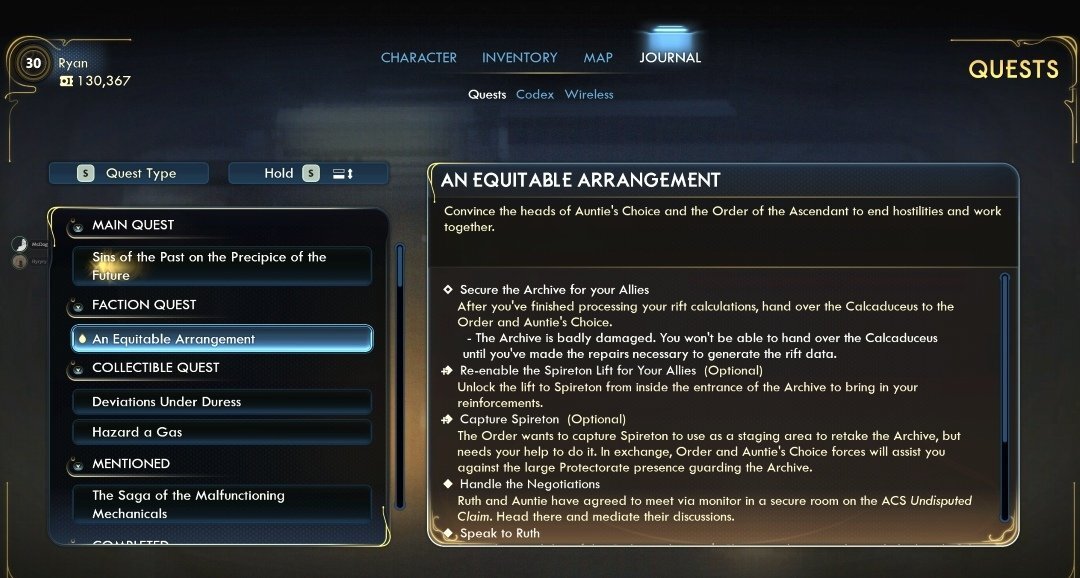
Task: Switch to the Wireless sub-tab
Action: [589, 95]
